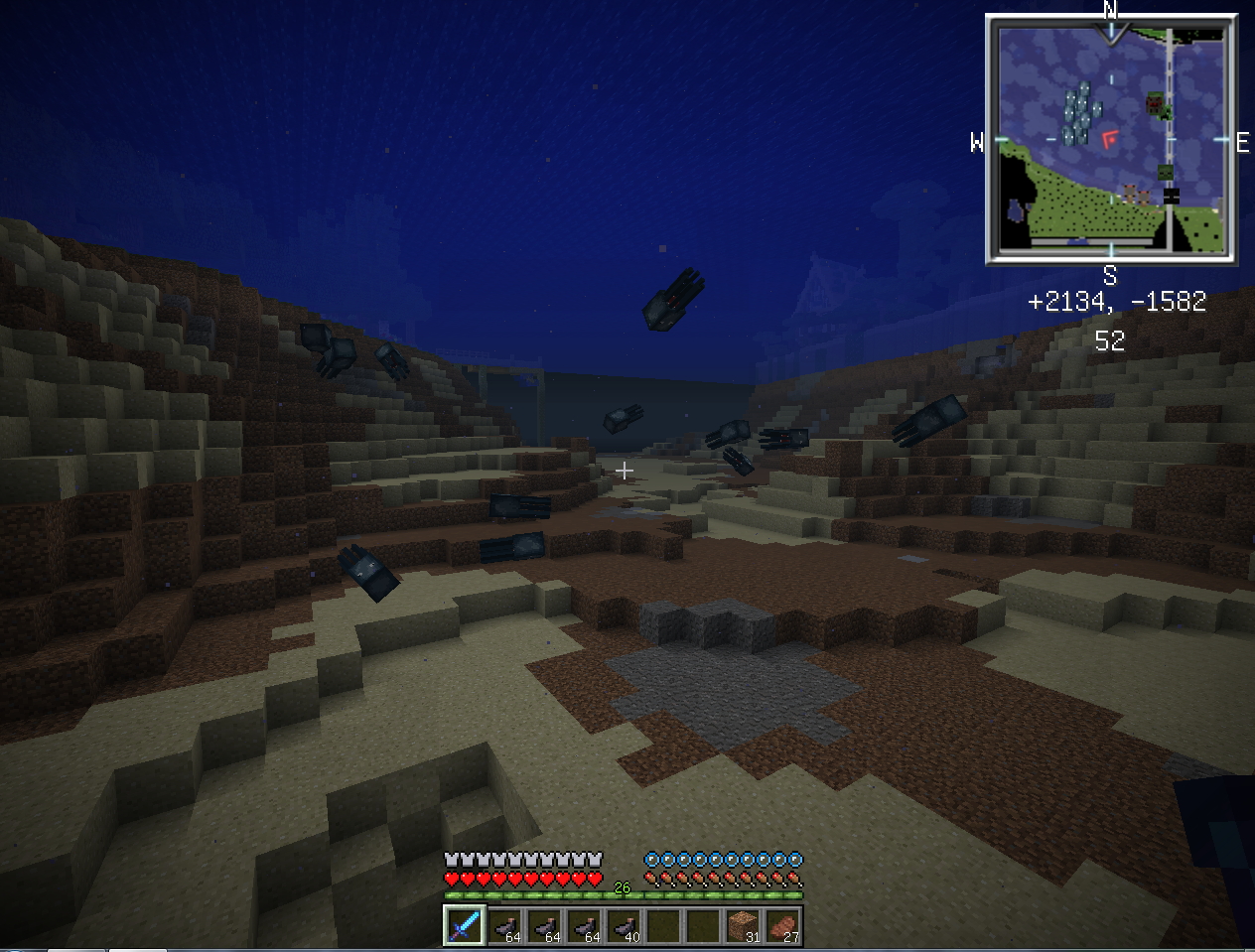Click the minimap's red player arrow
The width and height of the screenshot is (1255, 952).
coord(1109,139)
